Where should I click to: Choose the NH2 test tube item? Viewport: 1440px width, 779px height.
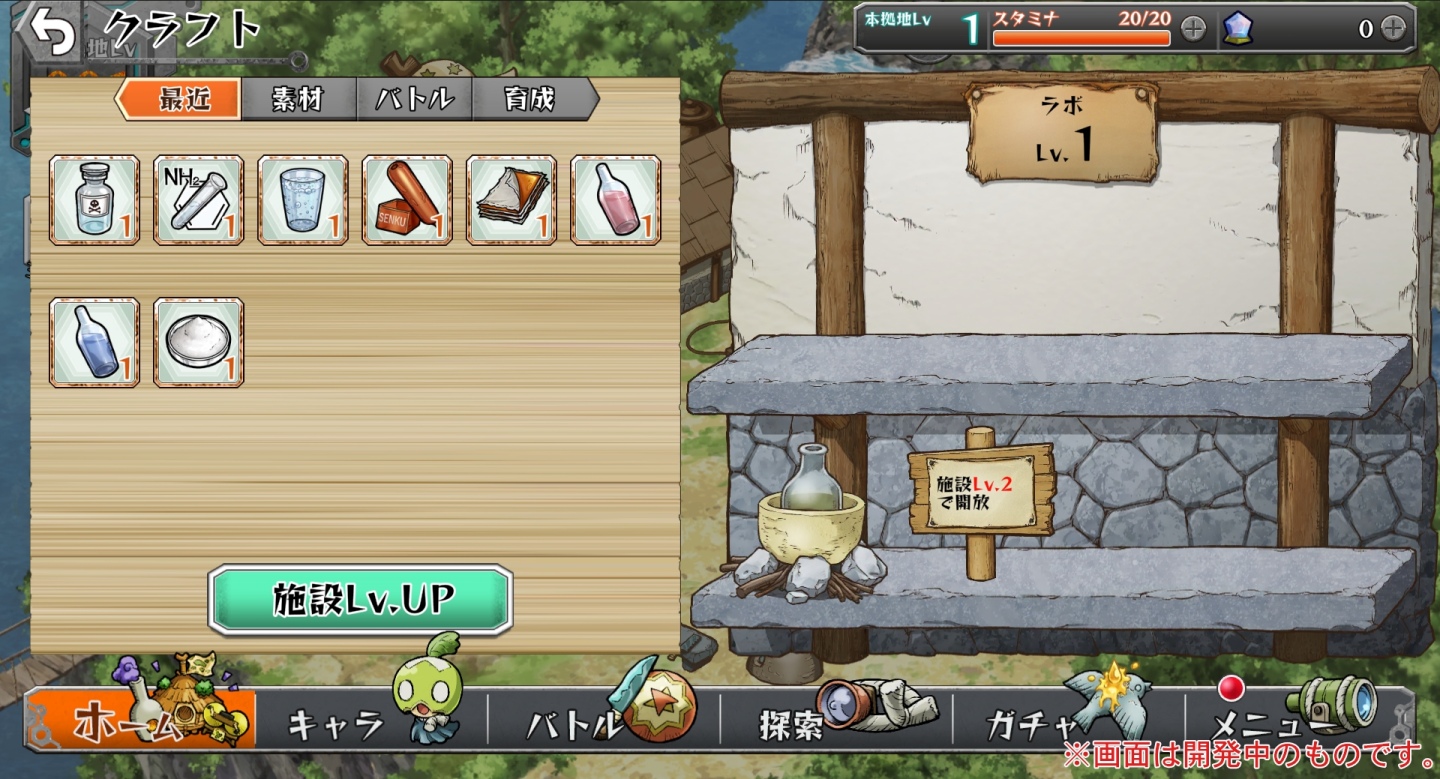click(198, 200)
